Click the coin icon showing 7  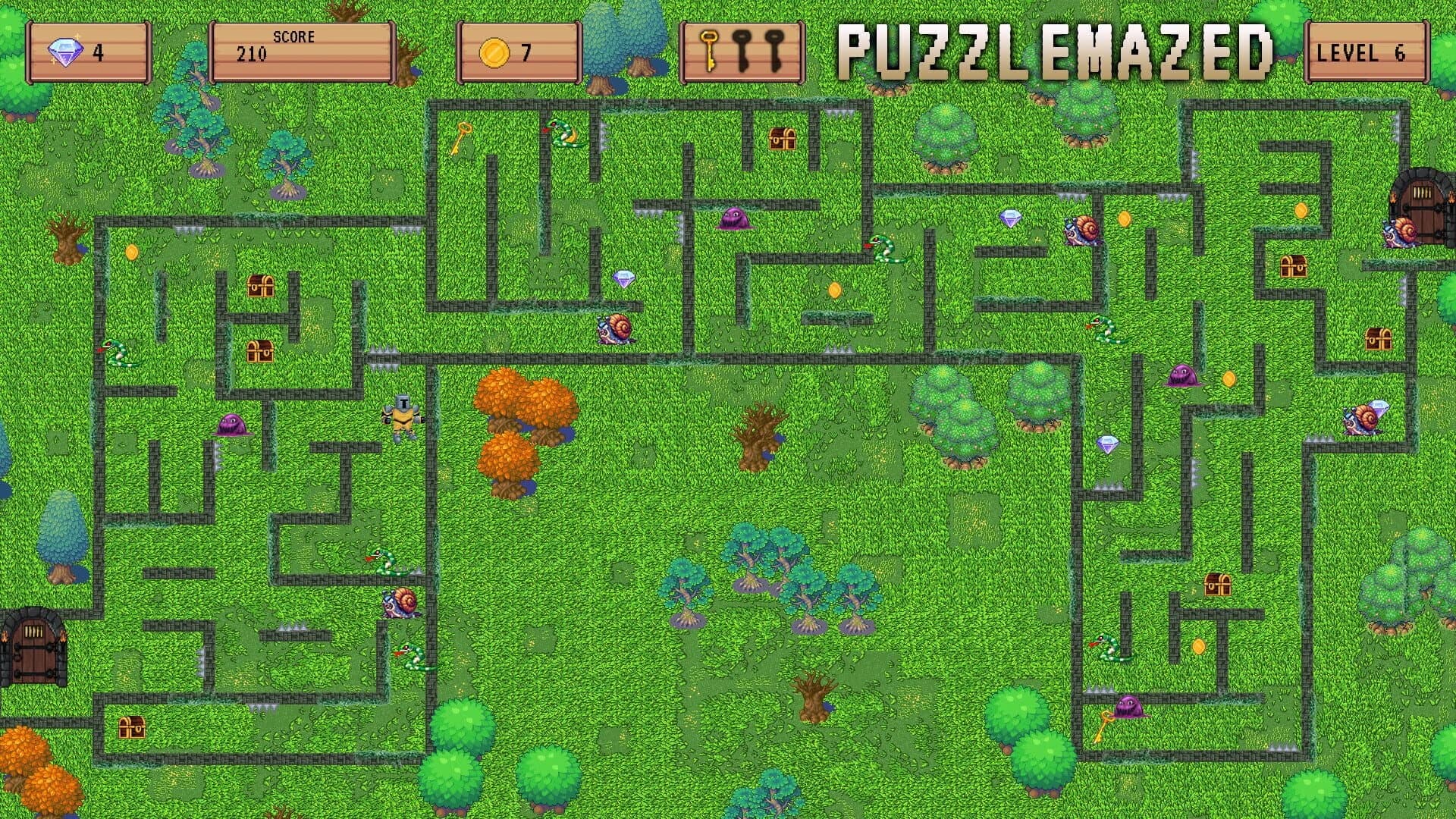[x=494, y=54]
